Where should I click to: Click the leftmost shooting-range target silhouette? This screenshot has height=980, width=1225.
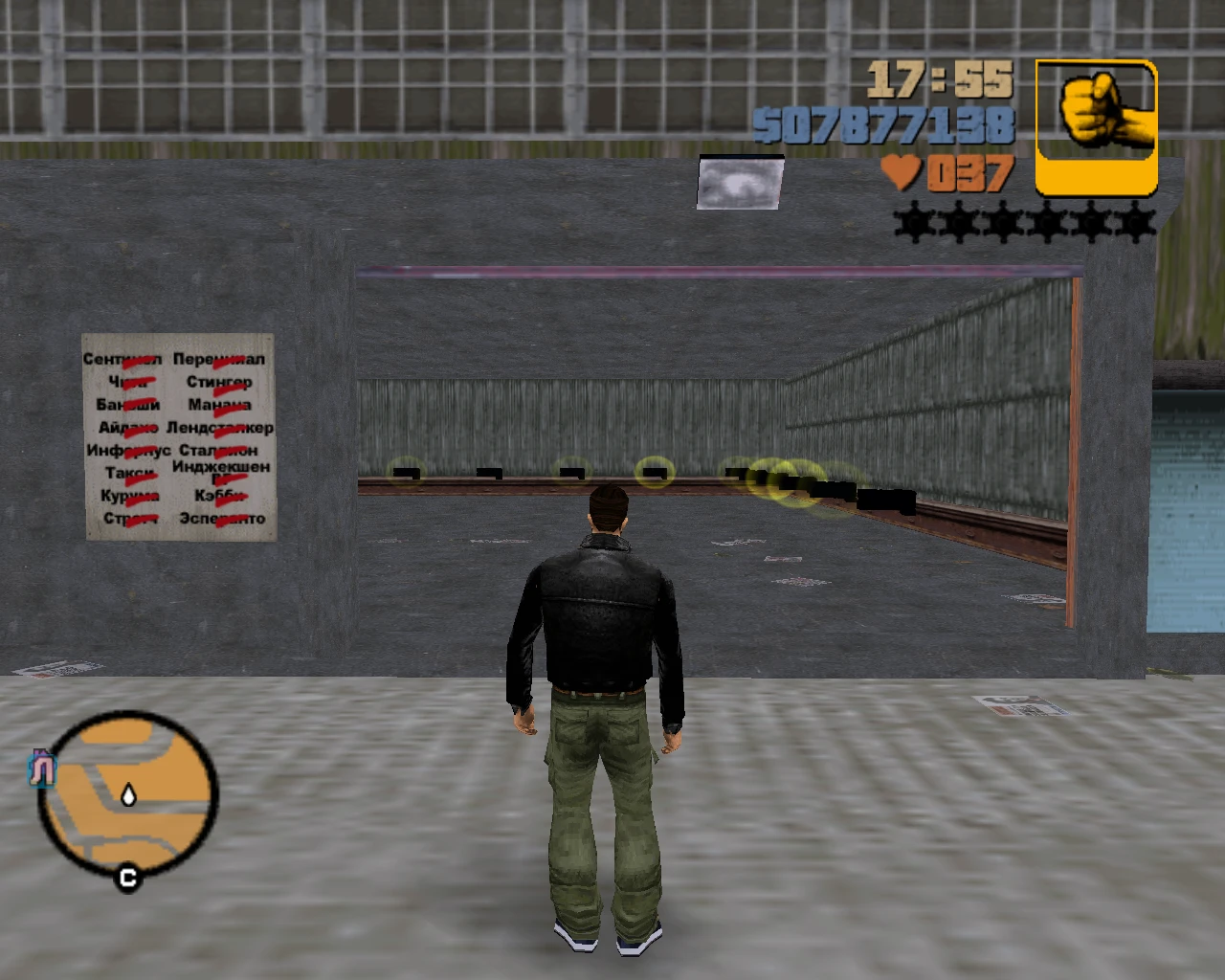click(x=406, y=472)
